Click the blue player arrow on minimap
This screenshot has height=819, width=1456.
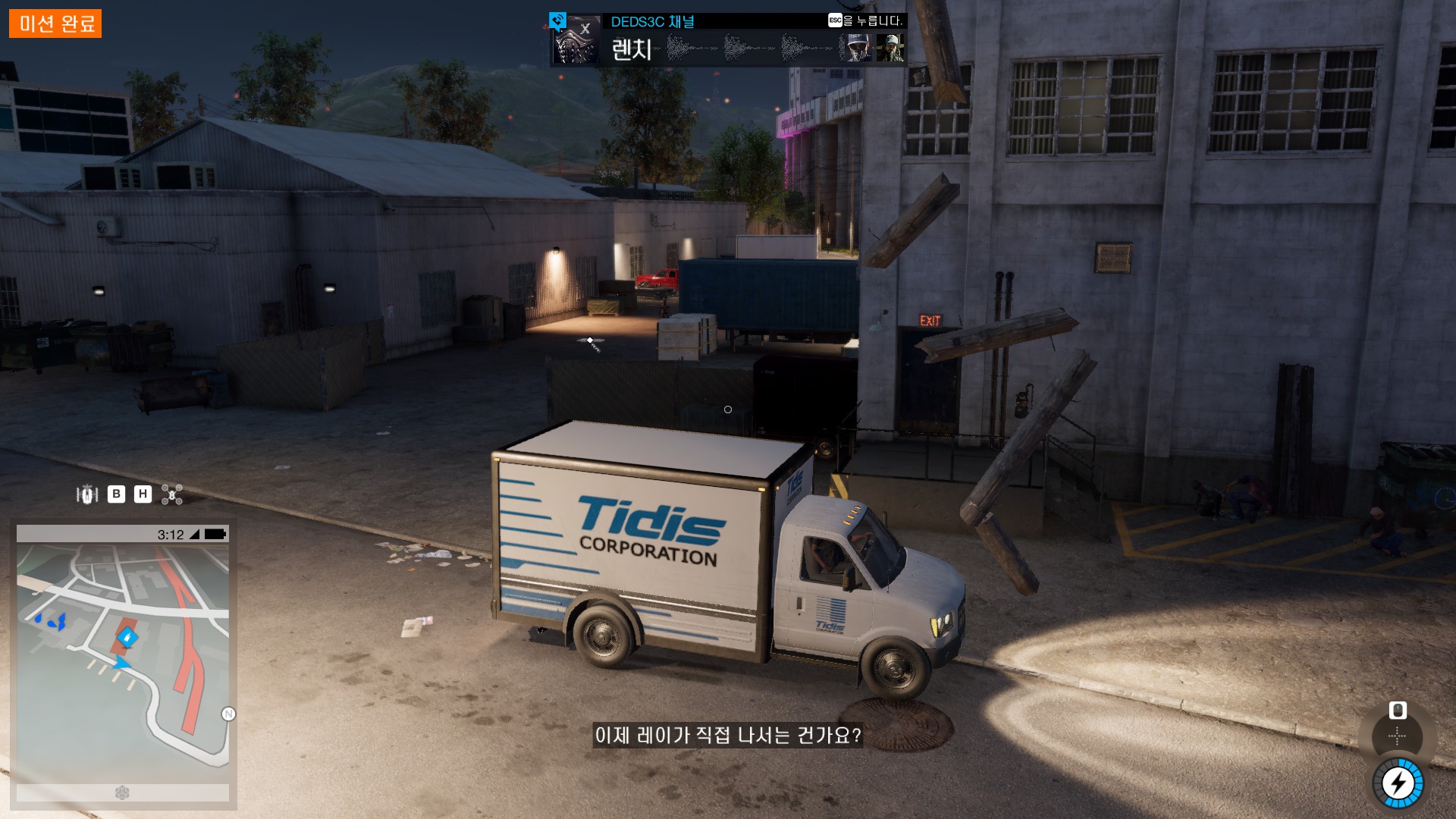click(121, 664)
